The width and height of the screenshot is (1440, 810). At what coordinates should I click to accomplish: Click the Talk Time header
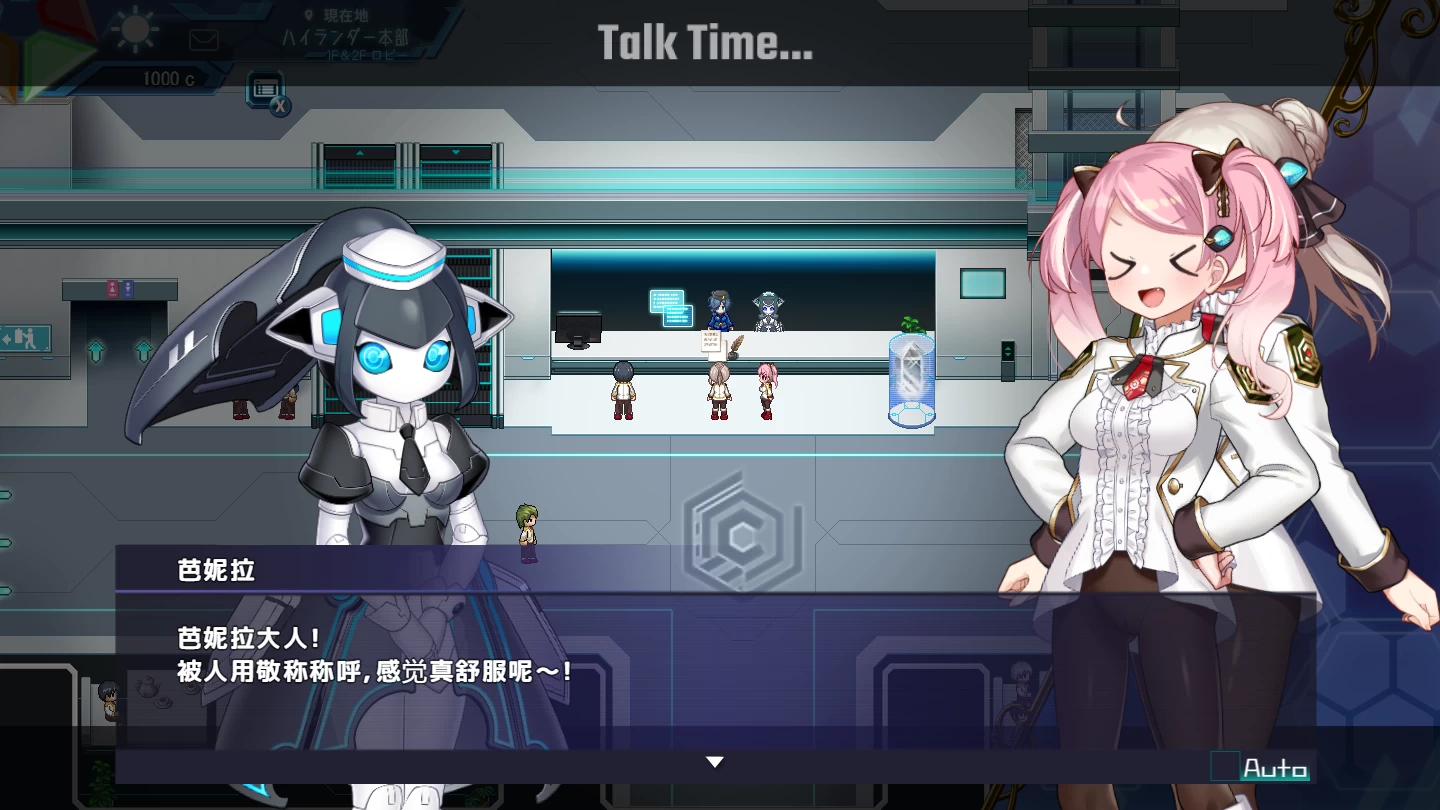pyautogui.click(x=707, y=41)
